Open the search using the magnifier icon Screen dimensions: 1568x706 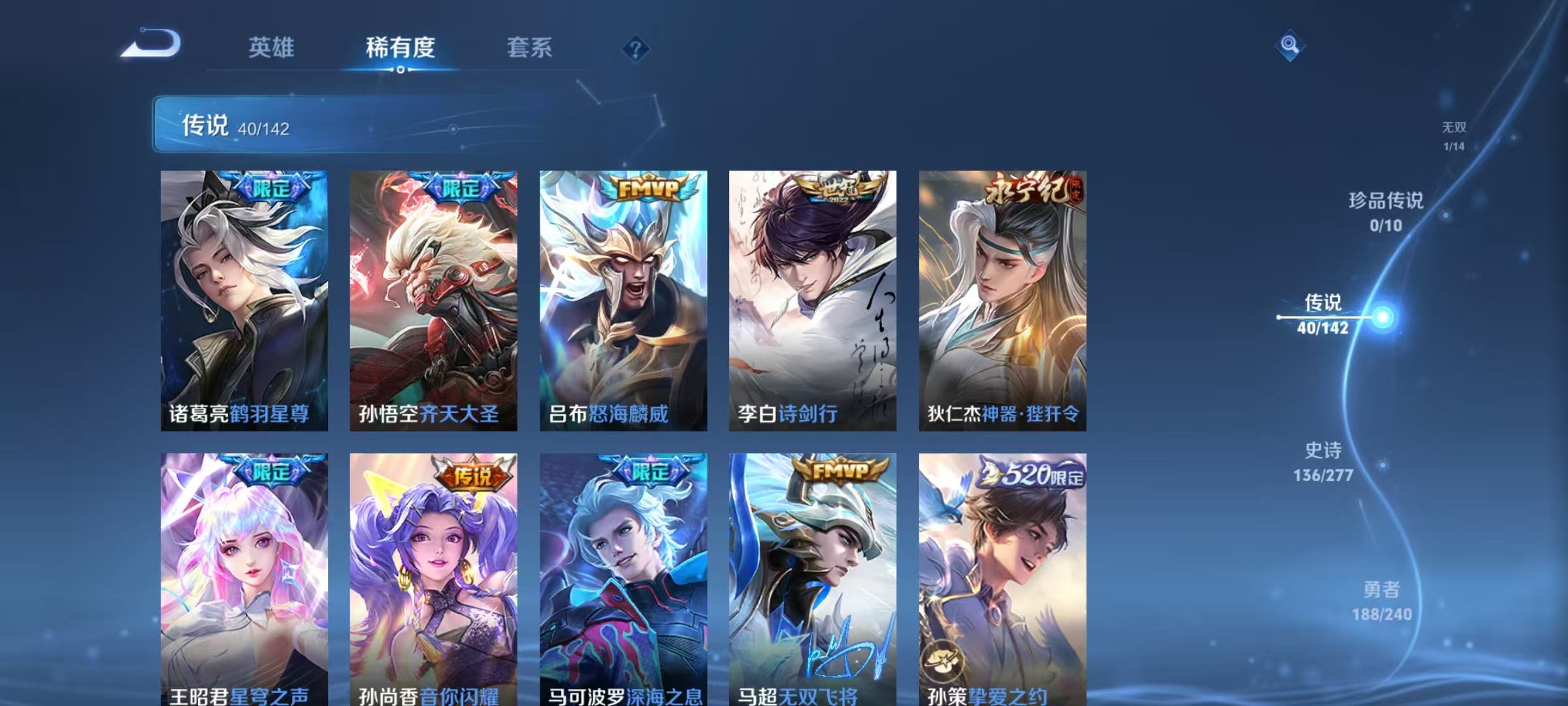click(x=1288, y=45)
